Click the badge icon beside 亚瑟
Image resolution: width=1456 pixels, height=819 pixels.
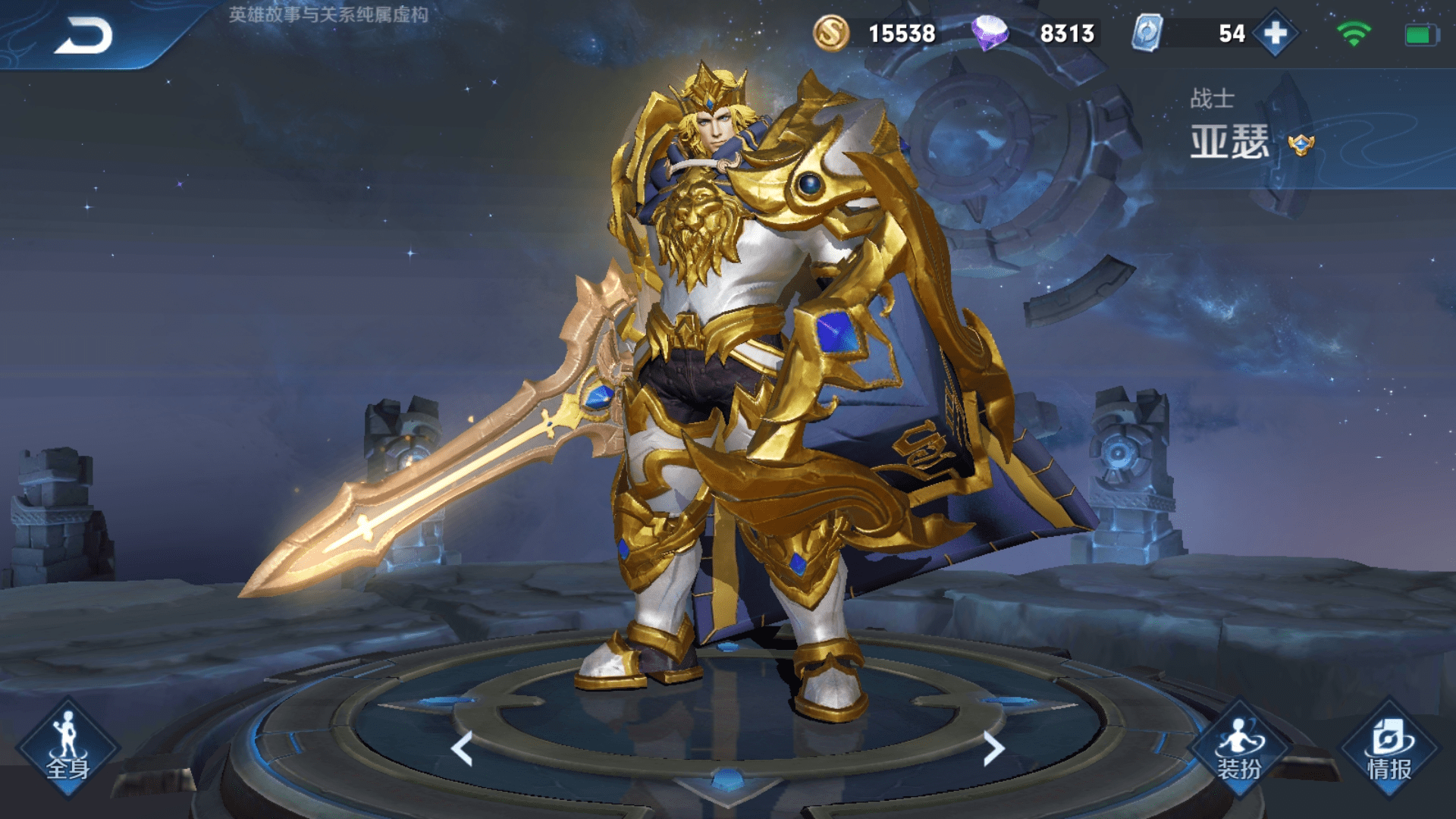1301,144
